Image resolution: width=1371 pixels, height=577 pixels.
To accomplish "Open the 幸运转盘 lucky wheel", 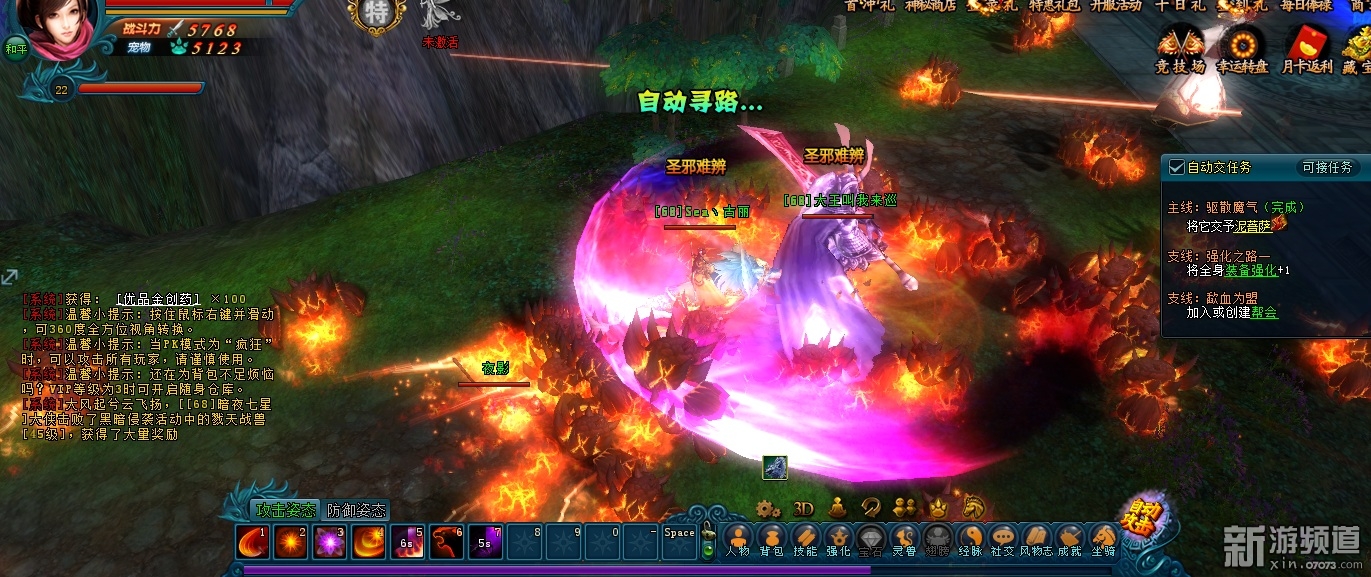I will [x=1242, y=50].
